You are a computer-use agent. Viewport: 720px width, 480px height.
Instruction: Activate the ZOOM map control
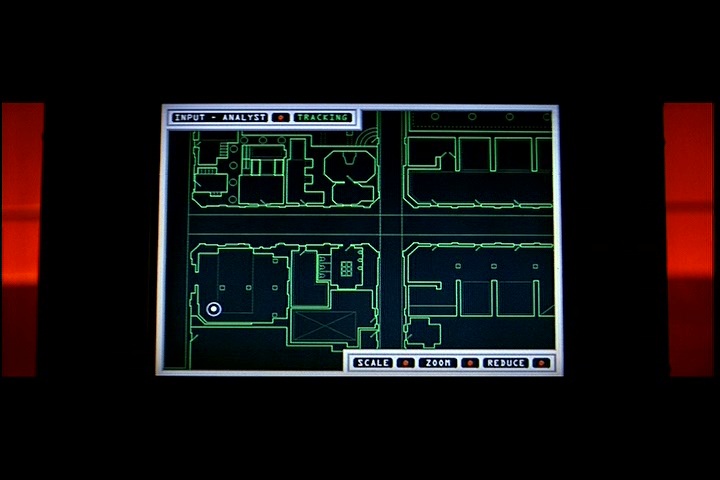click(437, 363)
